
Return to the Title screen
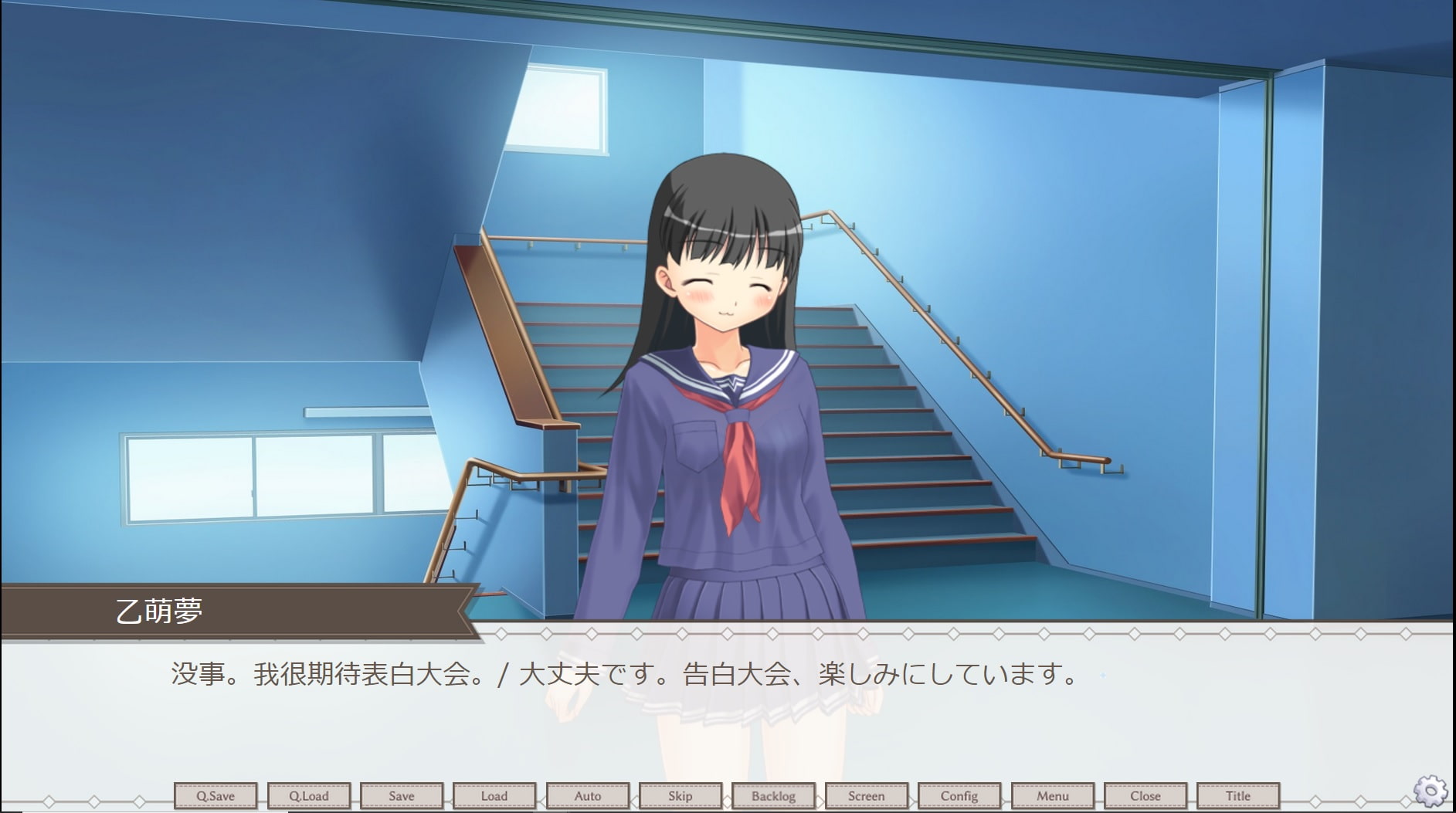[1238, 795]
